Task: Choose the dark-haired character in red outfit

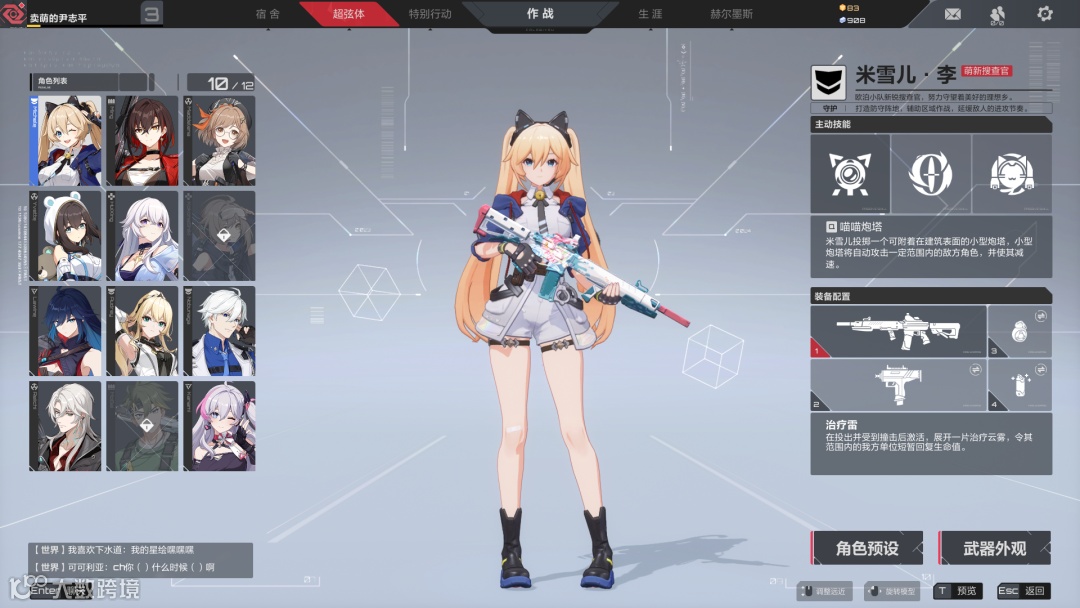Action: (x=142, y=140)
